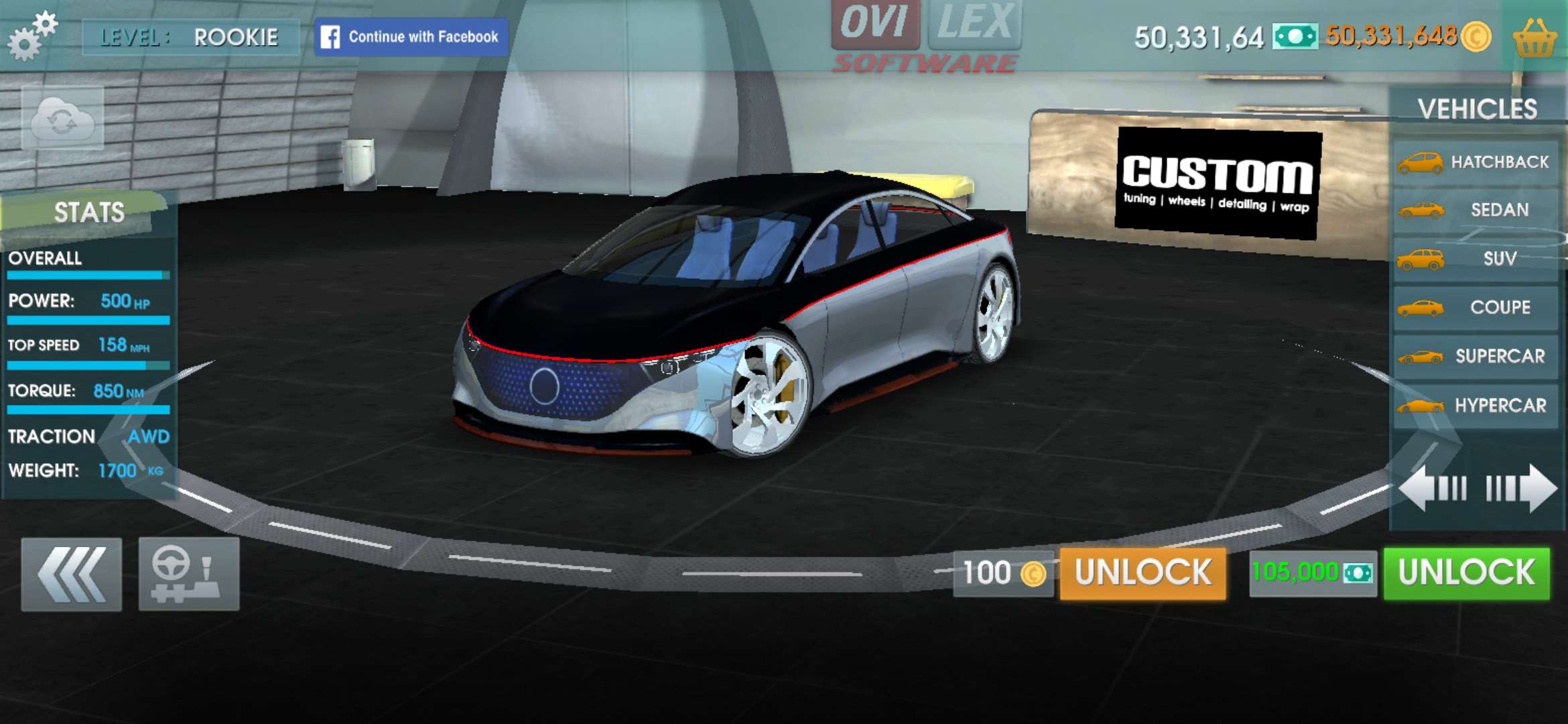Open the settings gears icon
This screenshot has width=1568, height=724.
tap(31, 36)
